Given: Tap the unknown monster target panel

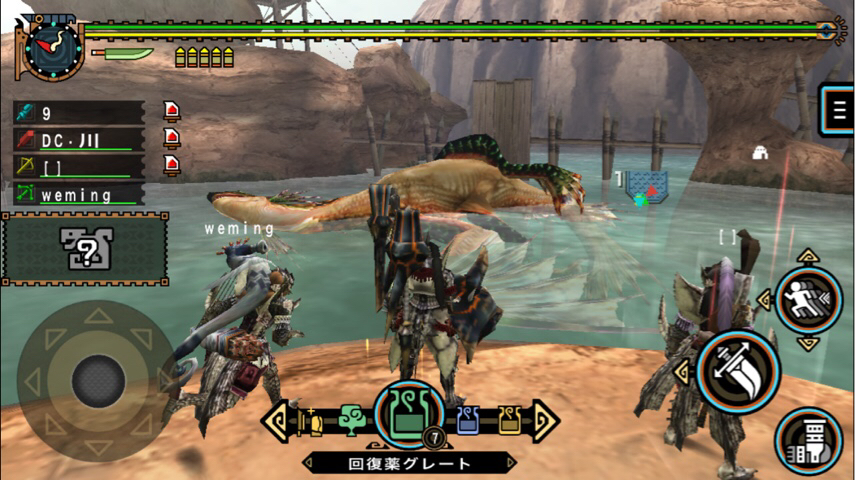Looking at the screenshot, I should click(x=84, y=247).
